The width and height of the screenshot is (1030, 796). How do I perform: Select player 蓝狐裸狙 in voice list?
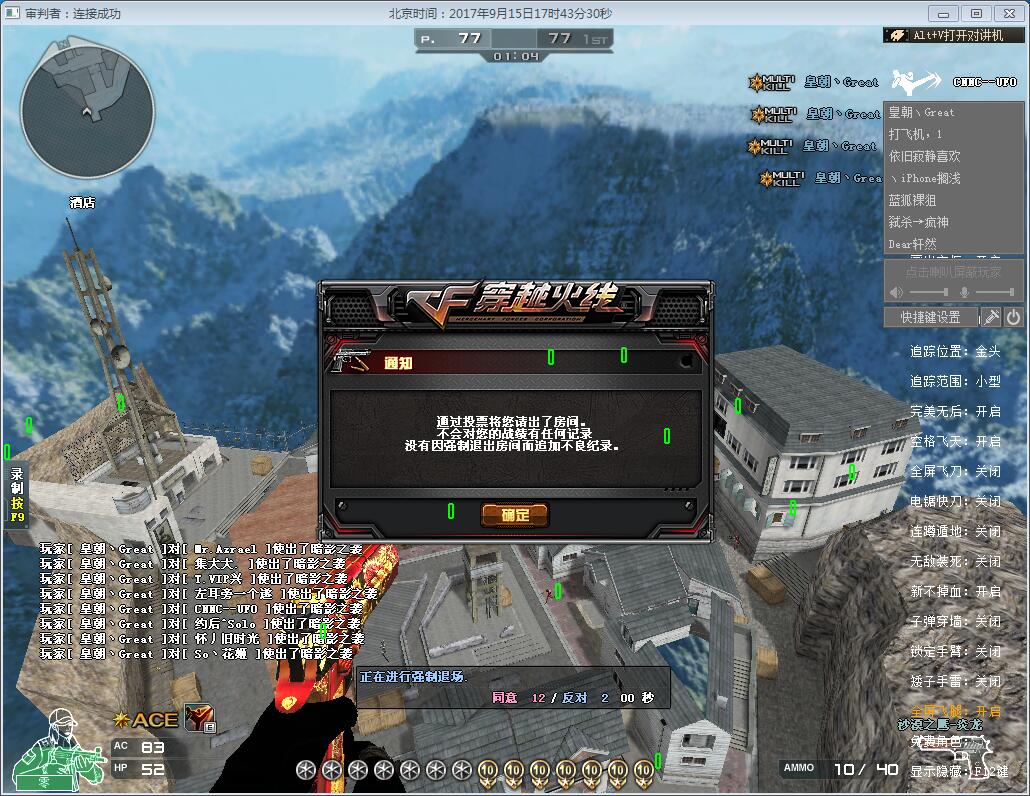[x=912, y=200]
